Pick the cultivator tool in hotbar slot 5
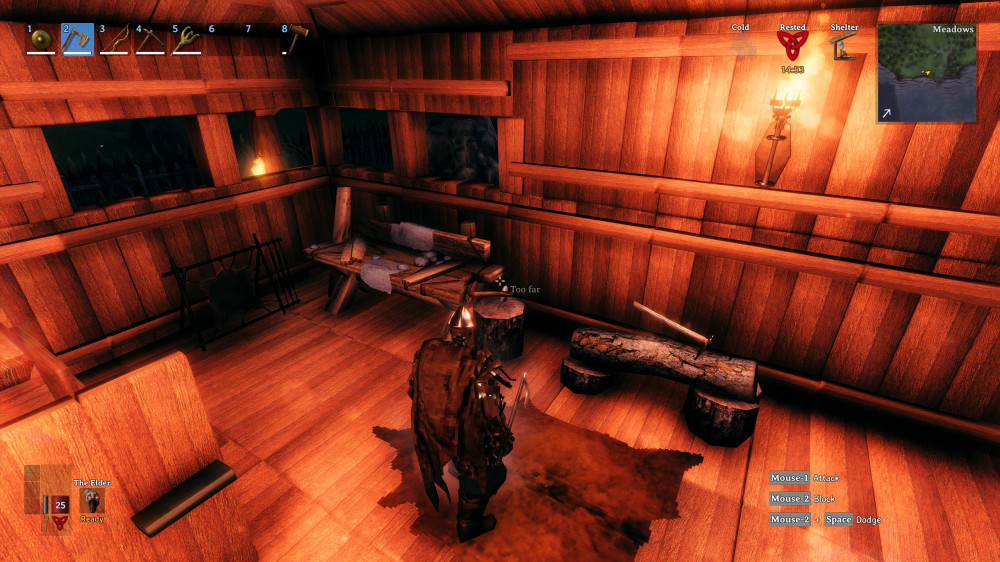Screen dimensions: 1000x562 [x=187, y=39]
